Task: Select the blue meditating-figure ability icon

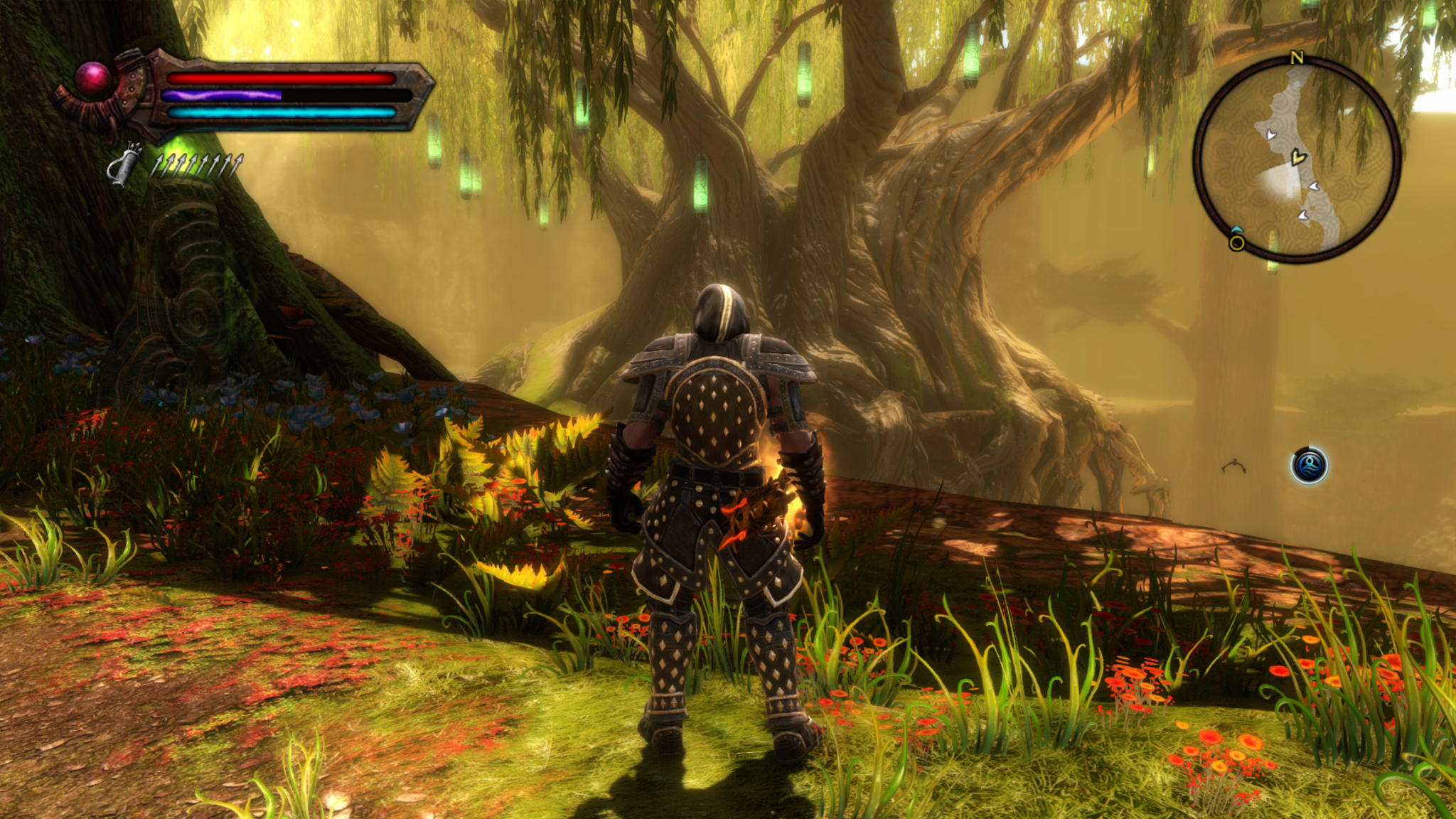Action: (1309, 466)
